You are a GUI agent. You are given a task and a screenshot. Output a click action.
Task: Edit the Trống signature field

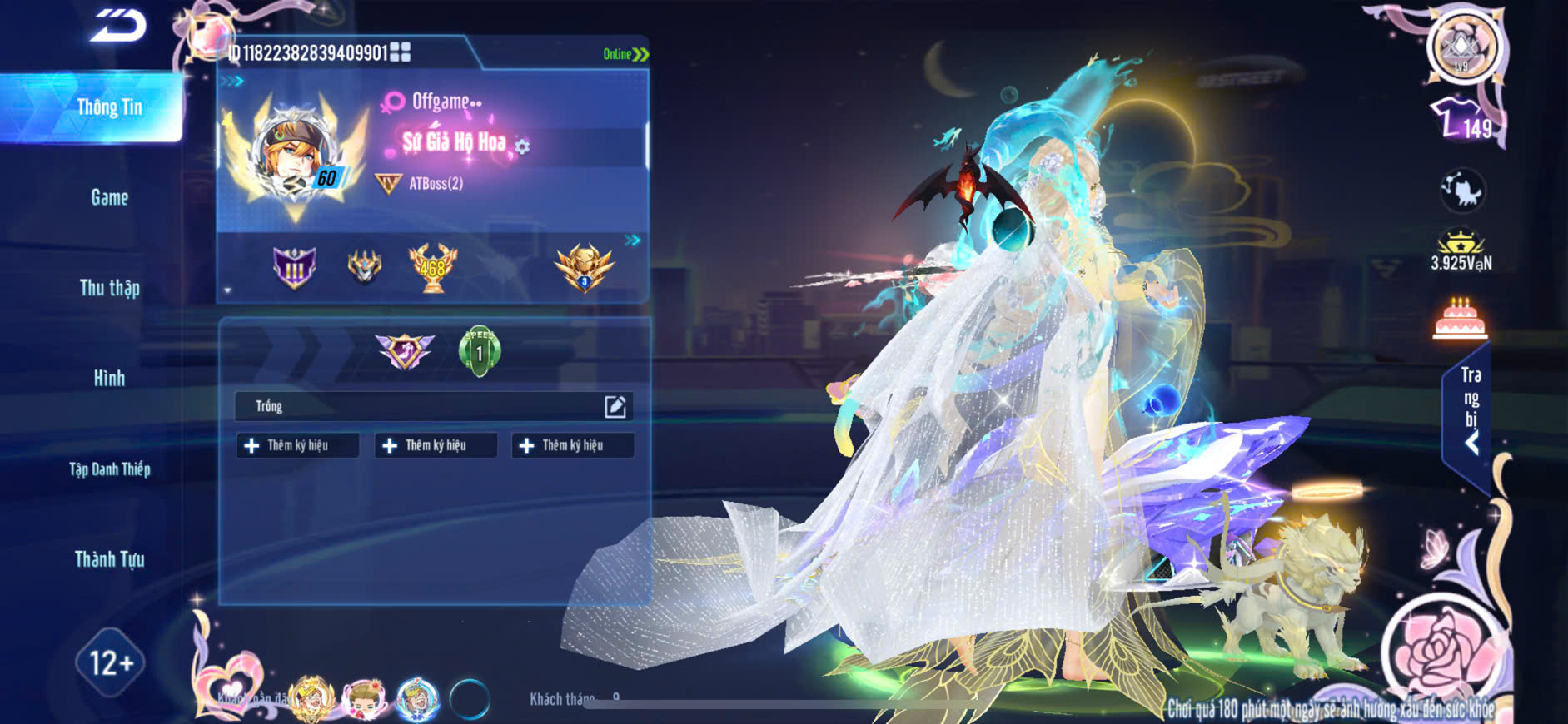(x=615, y=406)
